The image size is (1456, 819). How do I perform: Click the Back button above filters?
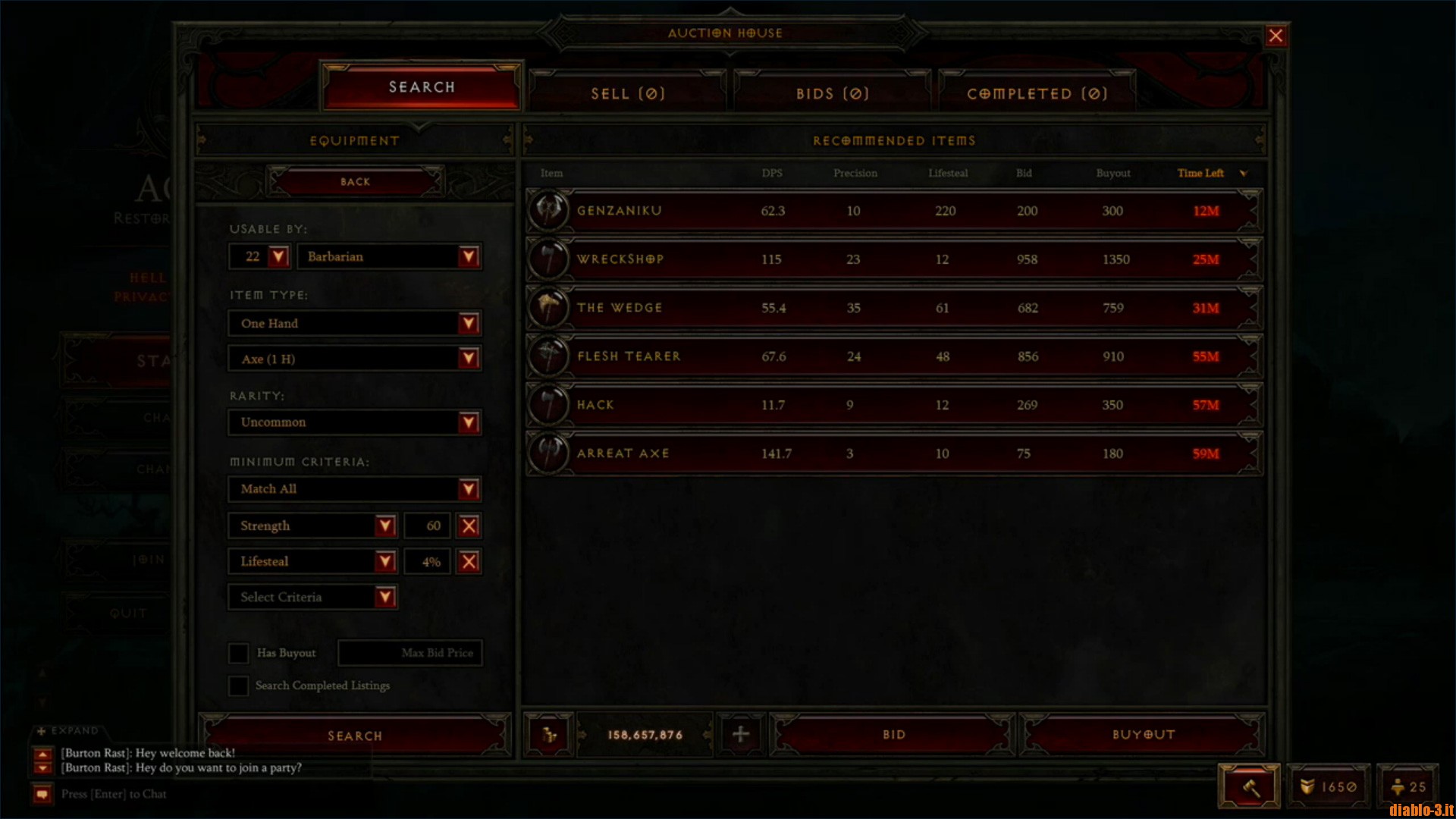pos(353,181)
